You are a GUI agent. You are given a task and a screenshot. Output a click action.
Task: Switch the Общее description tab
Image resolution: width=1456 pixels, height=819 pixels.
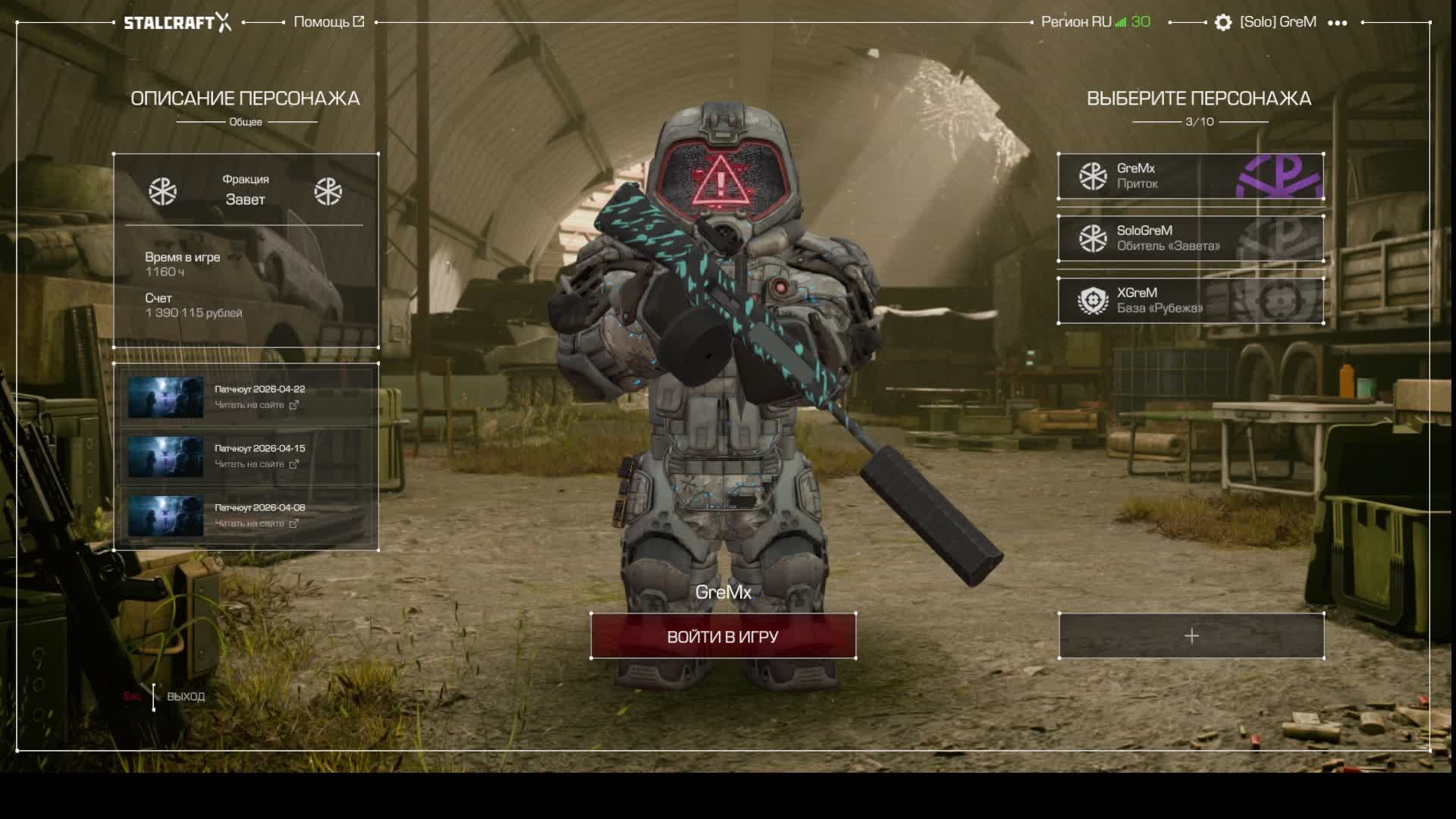point(246,122)
